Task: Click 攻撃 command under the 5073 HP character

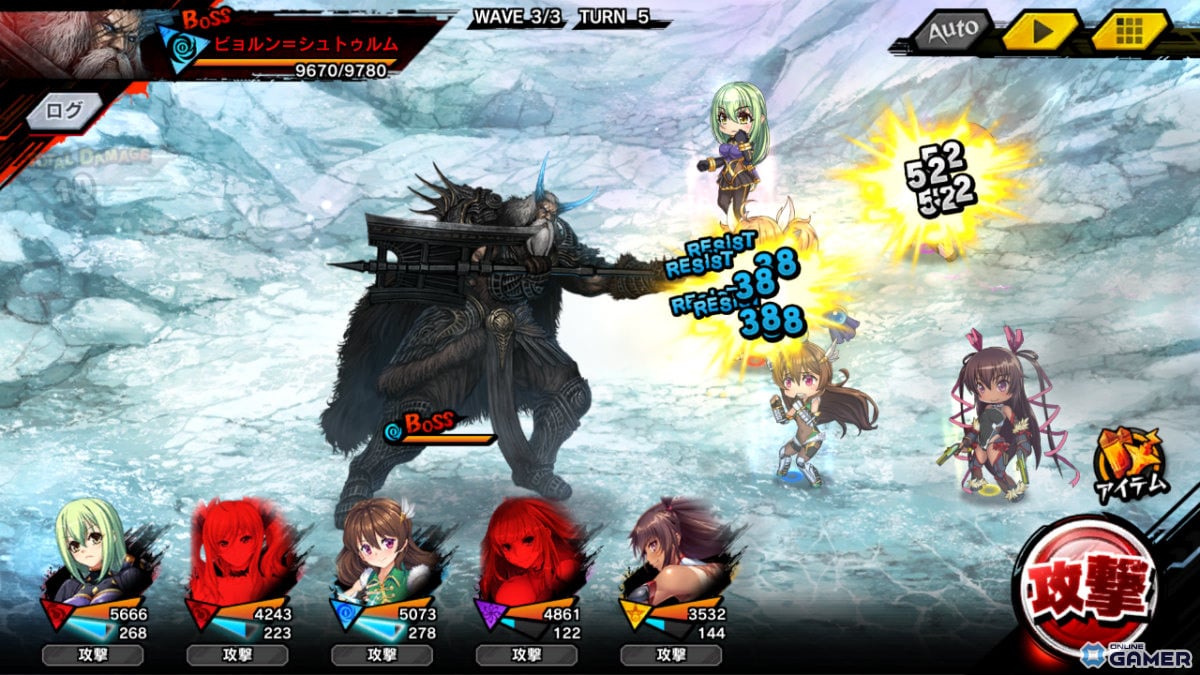Action: pos(381,655)
